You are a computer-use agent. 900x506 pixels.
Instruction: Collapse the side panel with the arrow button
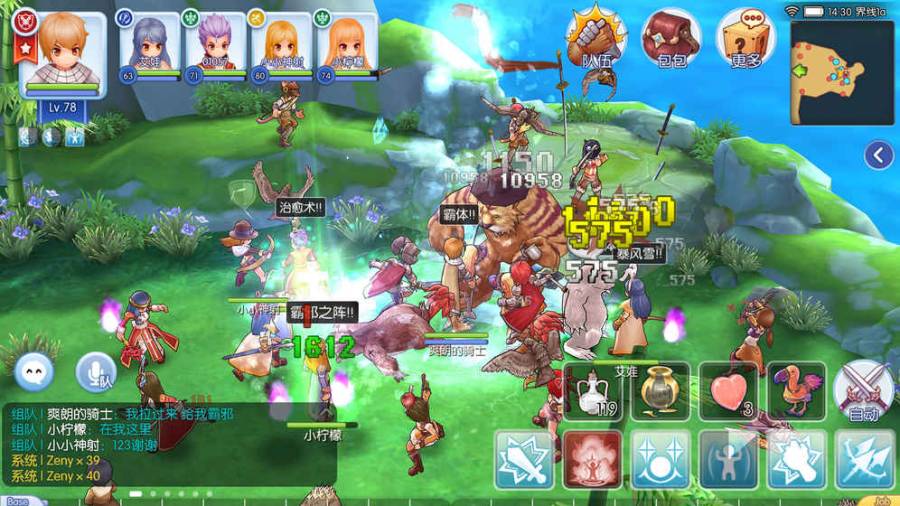pyautogui.click(x=879, y=155)
